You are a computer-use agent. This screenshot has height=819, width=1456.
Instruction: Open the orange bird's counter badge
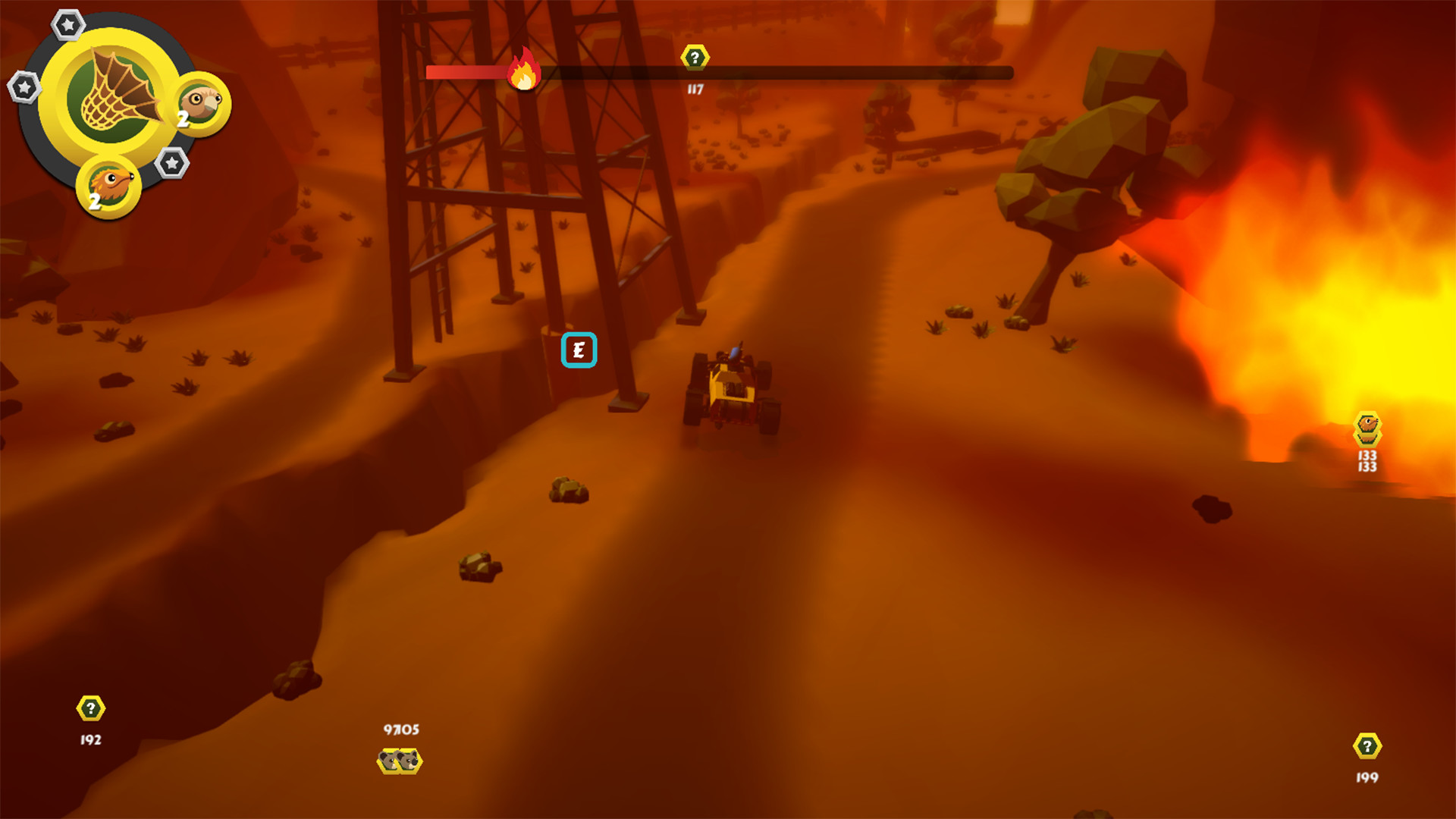pos(94,201)
